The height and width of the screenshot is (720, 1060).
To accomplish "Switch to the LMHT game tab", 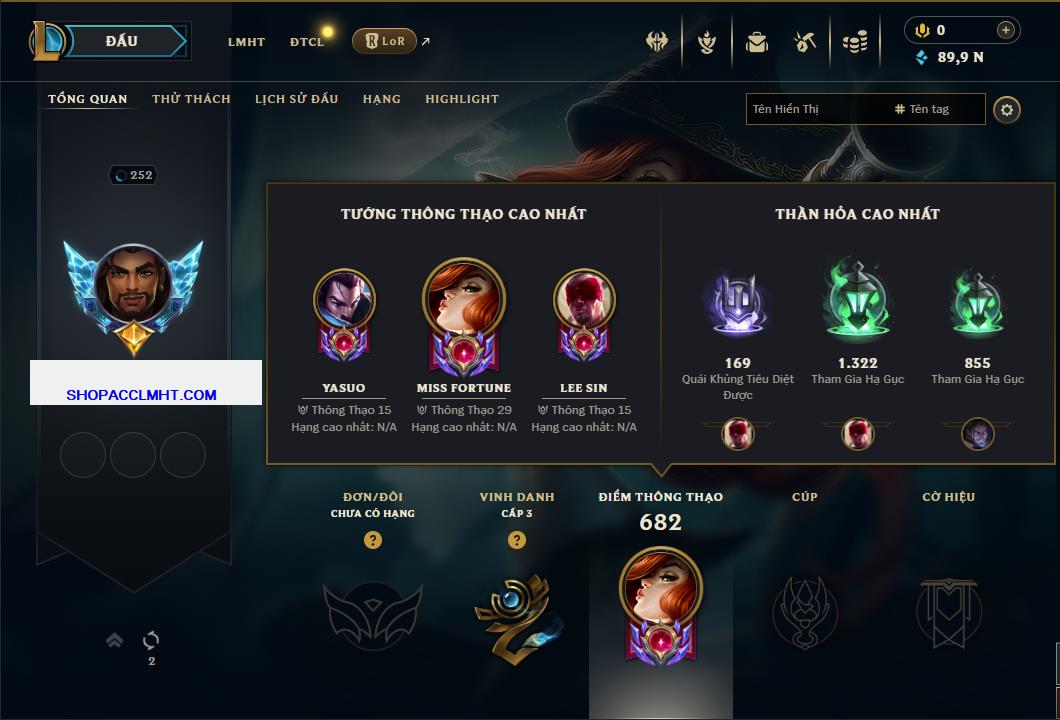I will click(246, 42).
